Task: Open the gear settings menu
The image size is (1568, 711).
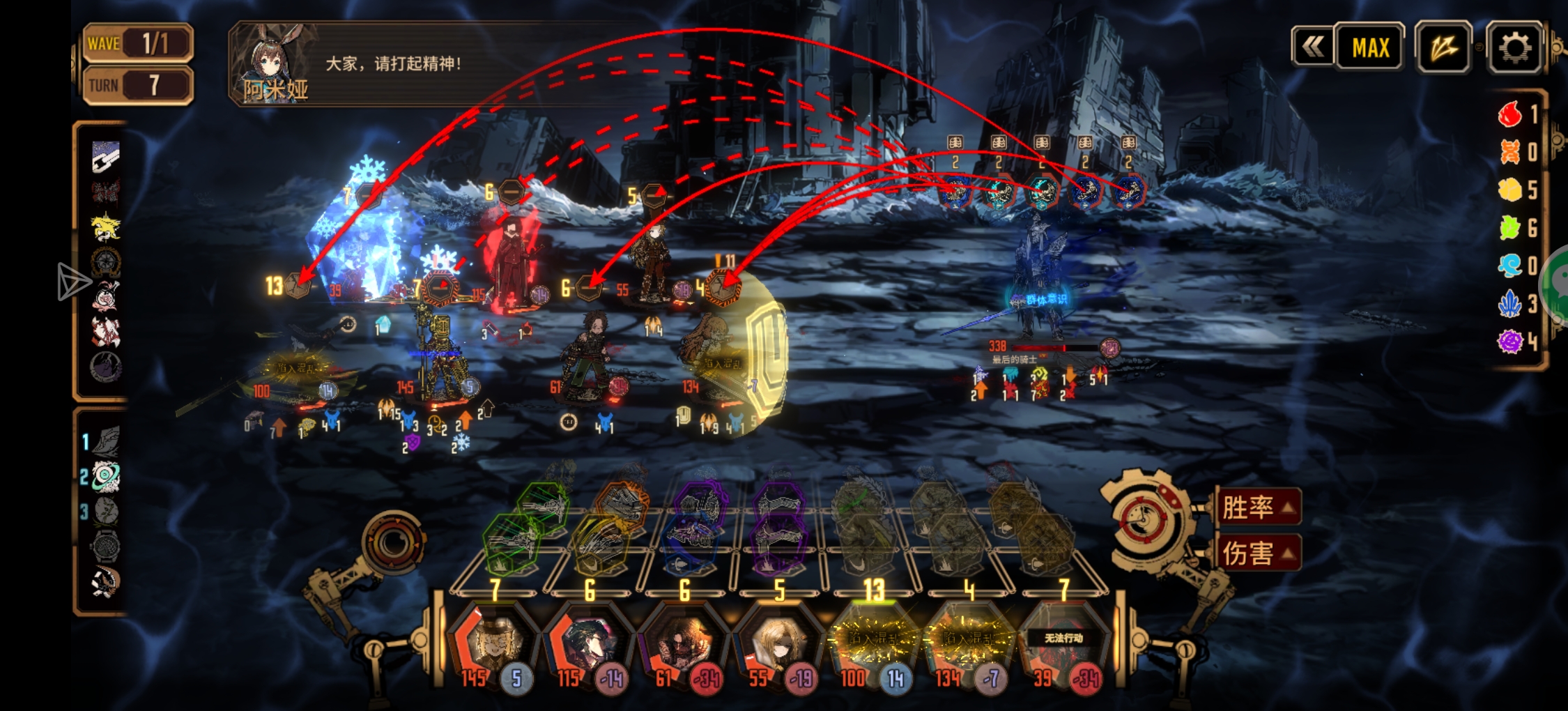Action: (x=1514, y=47)
